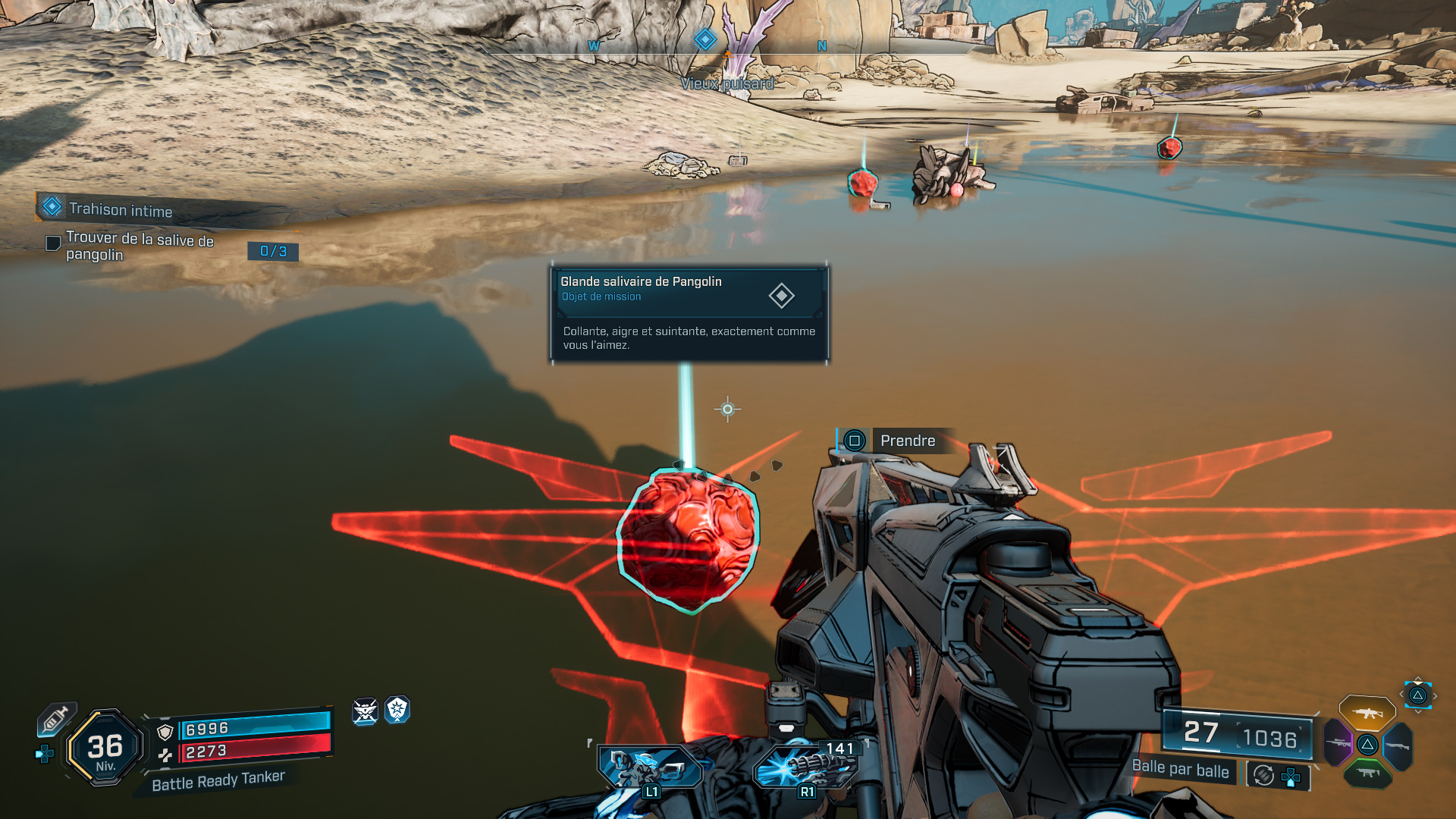Click the Glande salivaire de Pangolin item card
1456x819 pixels.
tap(689, 313)
